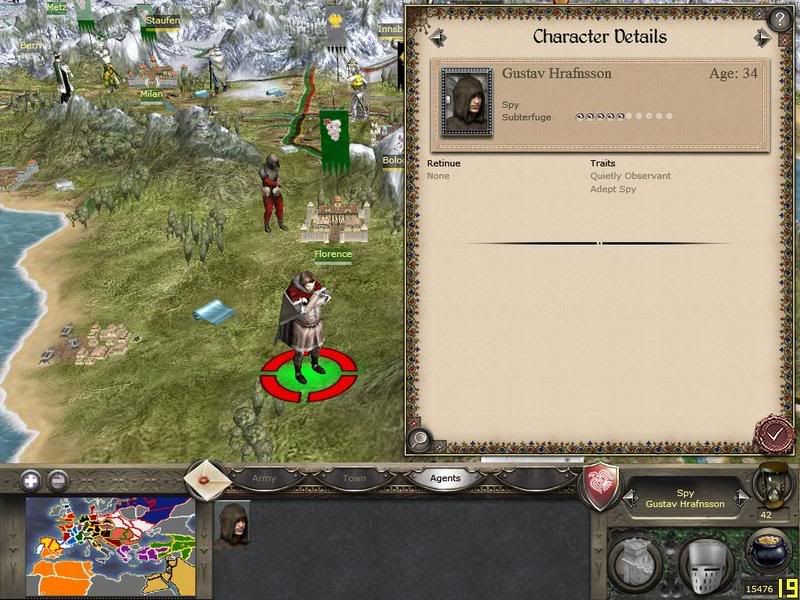Zoom out the minimap with minus button

pyautogui.click(x=58, y=479)
